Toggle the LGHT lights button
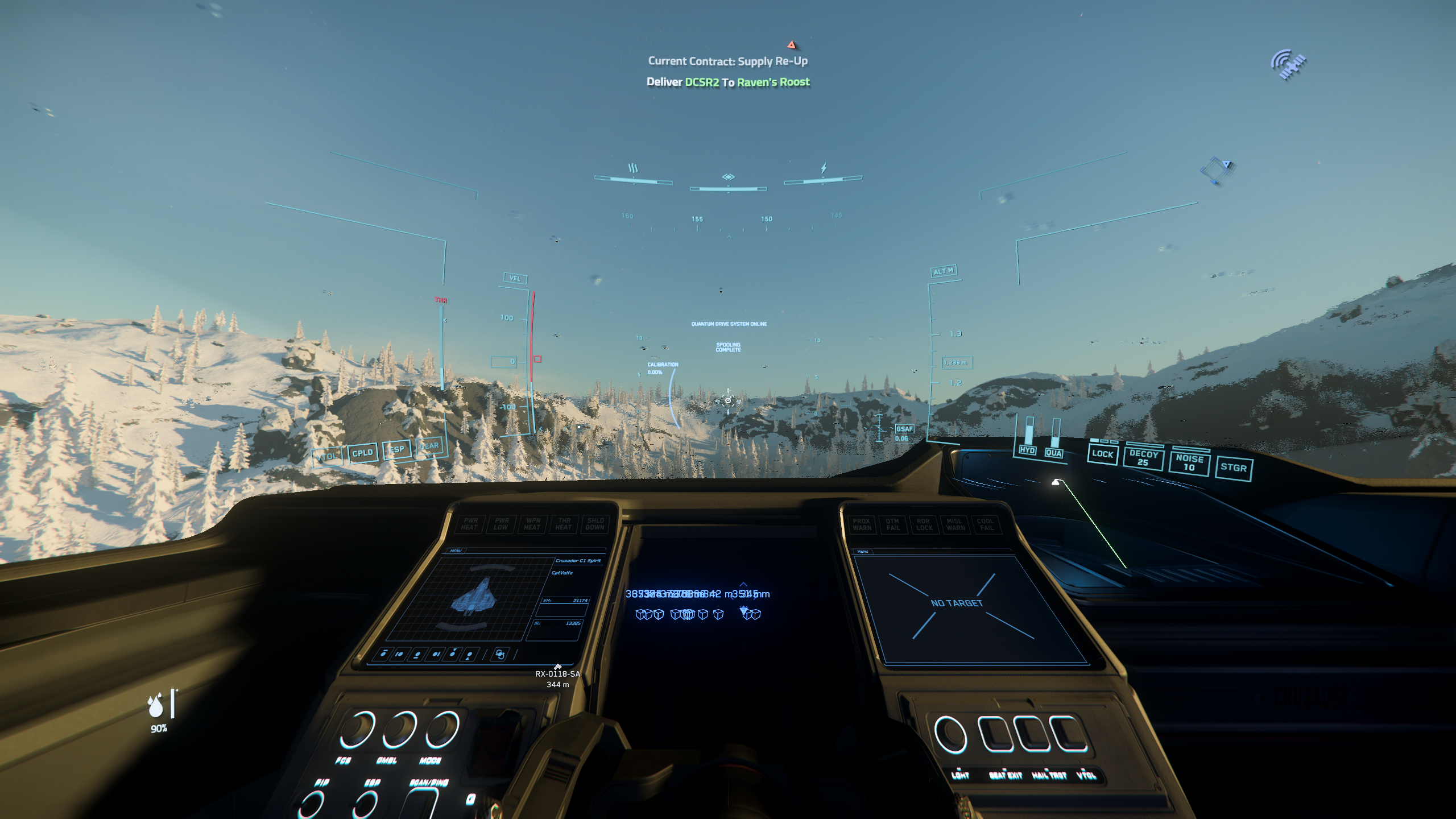 pos(950,735)
